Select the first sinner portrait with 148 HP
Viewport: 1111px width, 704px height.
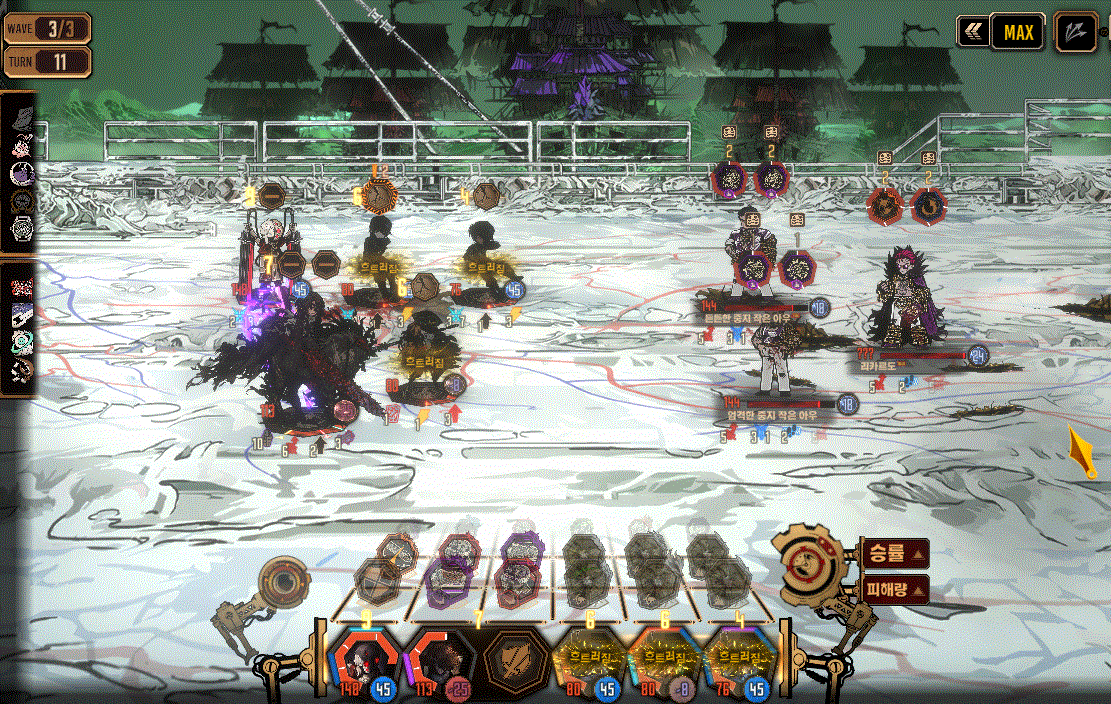pyautogui.click(x=364, y=659)
